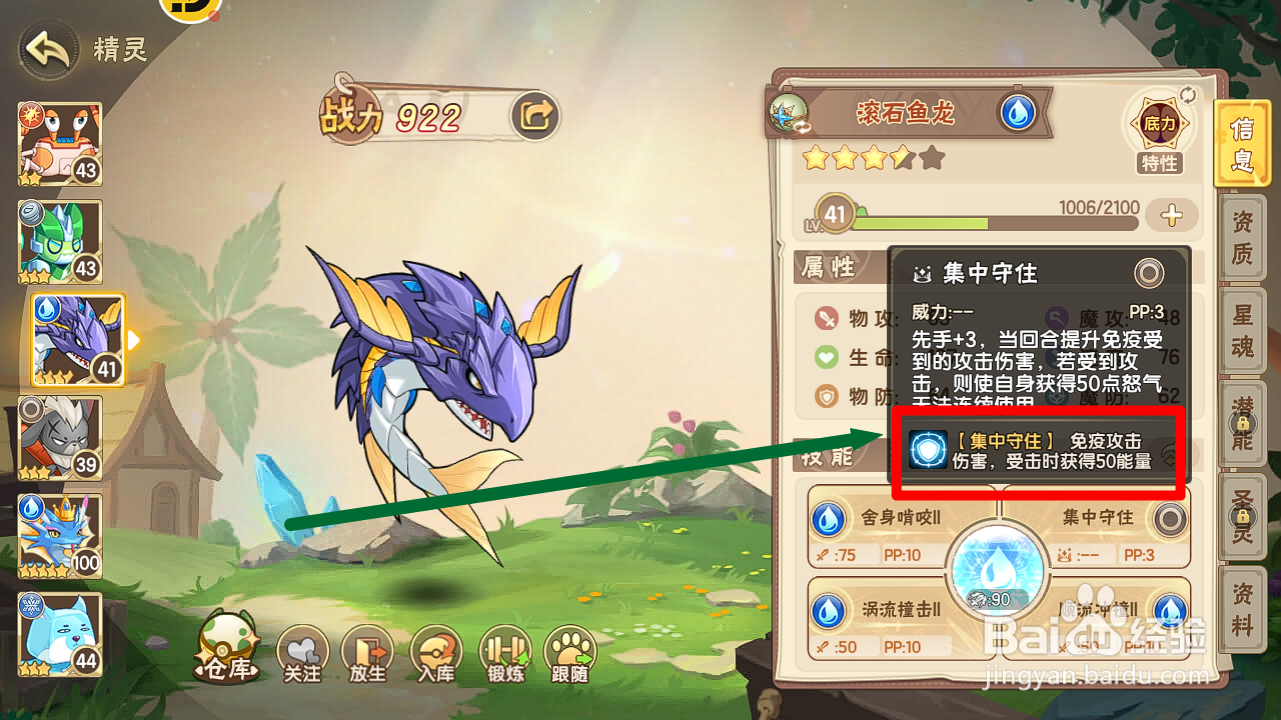Open the 仓库 warehouse egg icon
The width and height of the screenshot is (1281, 720).
point(228,648)
